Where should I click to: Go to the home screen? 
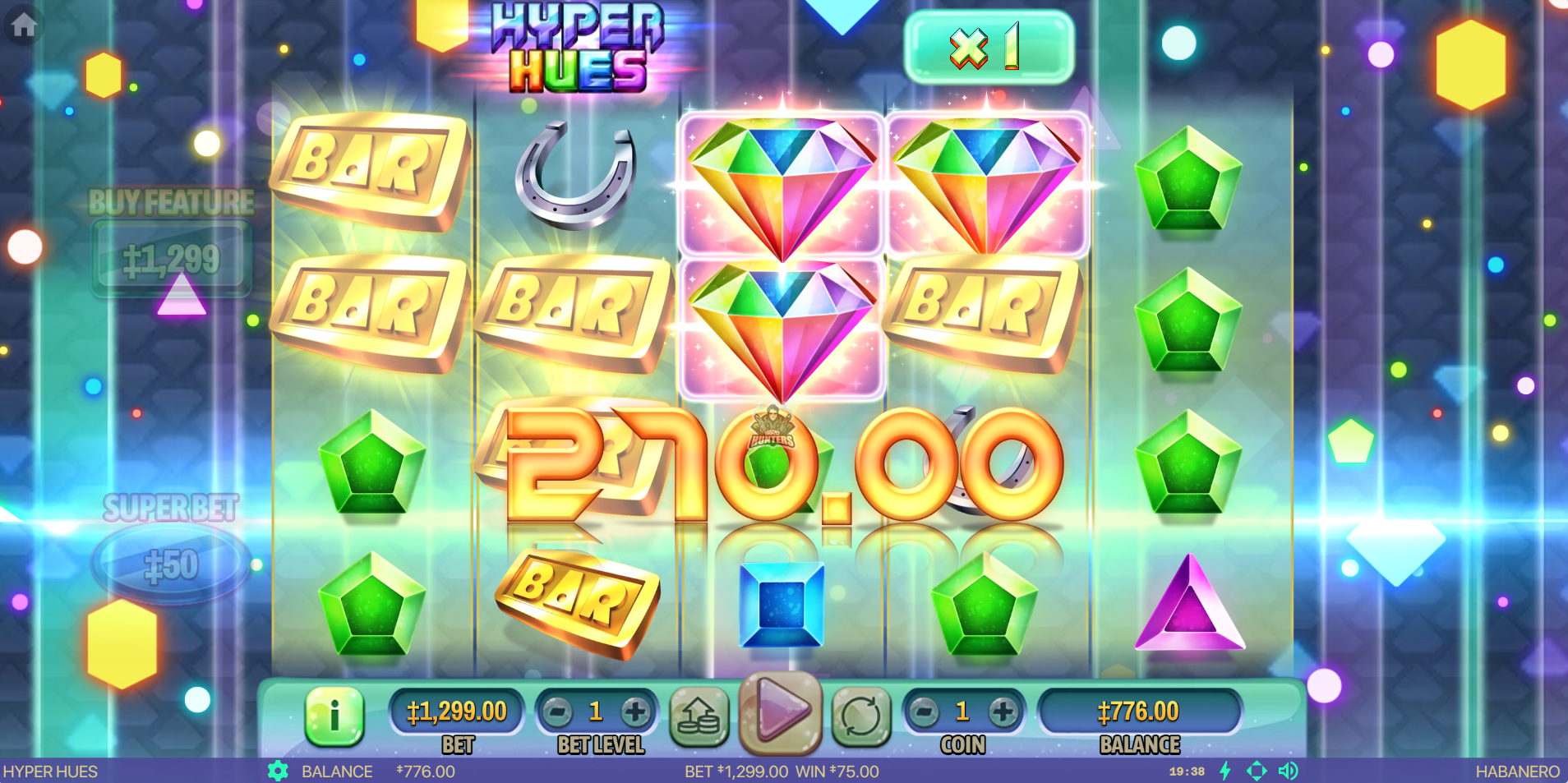[24, 25]
